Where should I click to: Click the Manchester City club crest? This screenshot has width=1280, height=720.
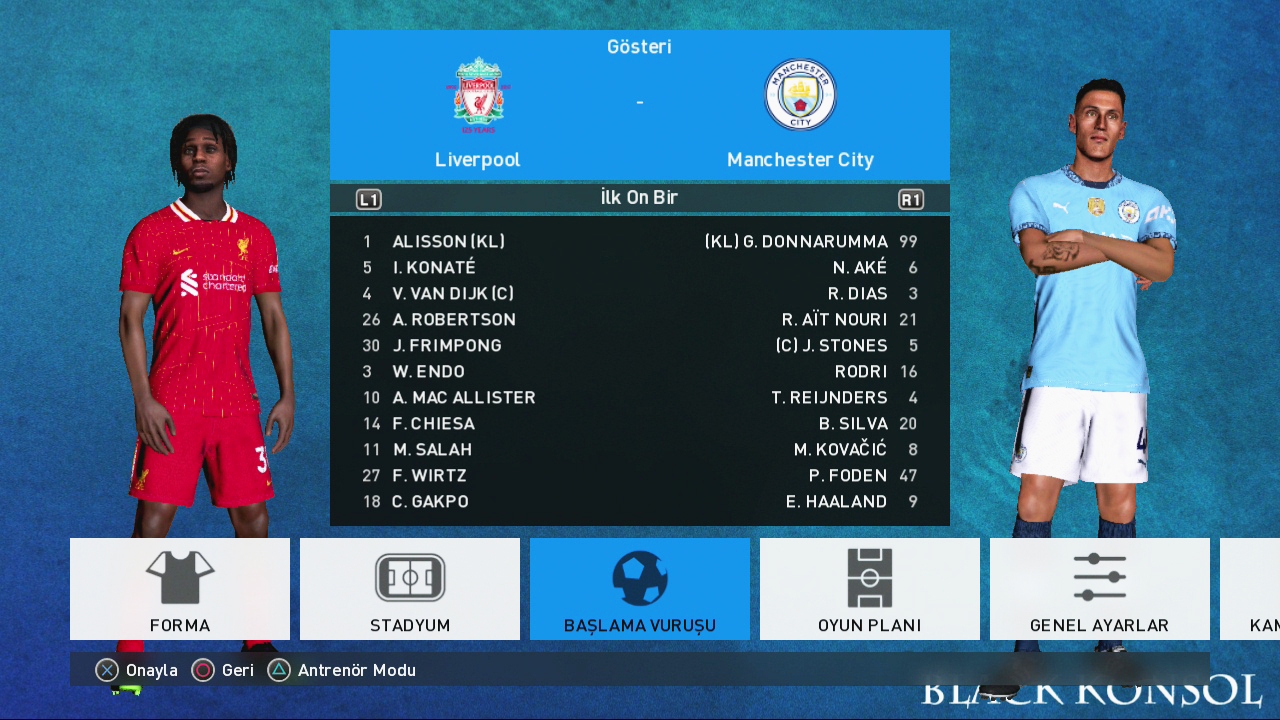coord(800,96)
